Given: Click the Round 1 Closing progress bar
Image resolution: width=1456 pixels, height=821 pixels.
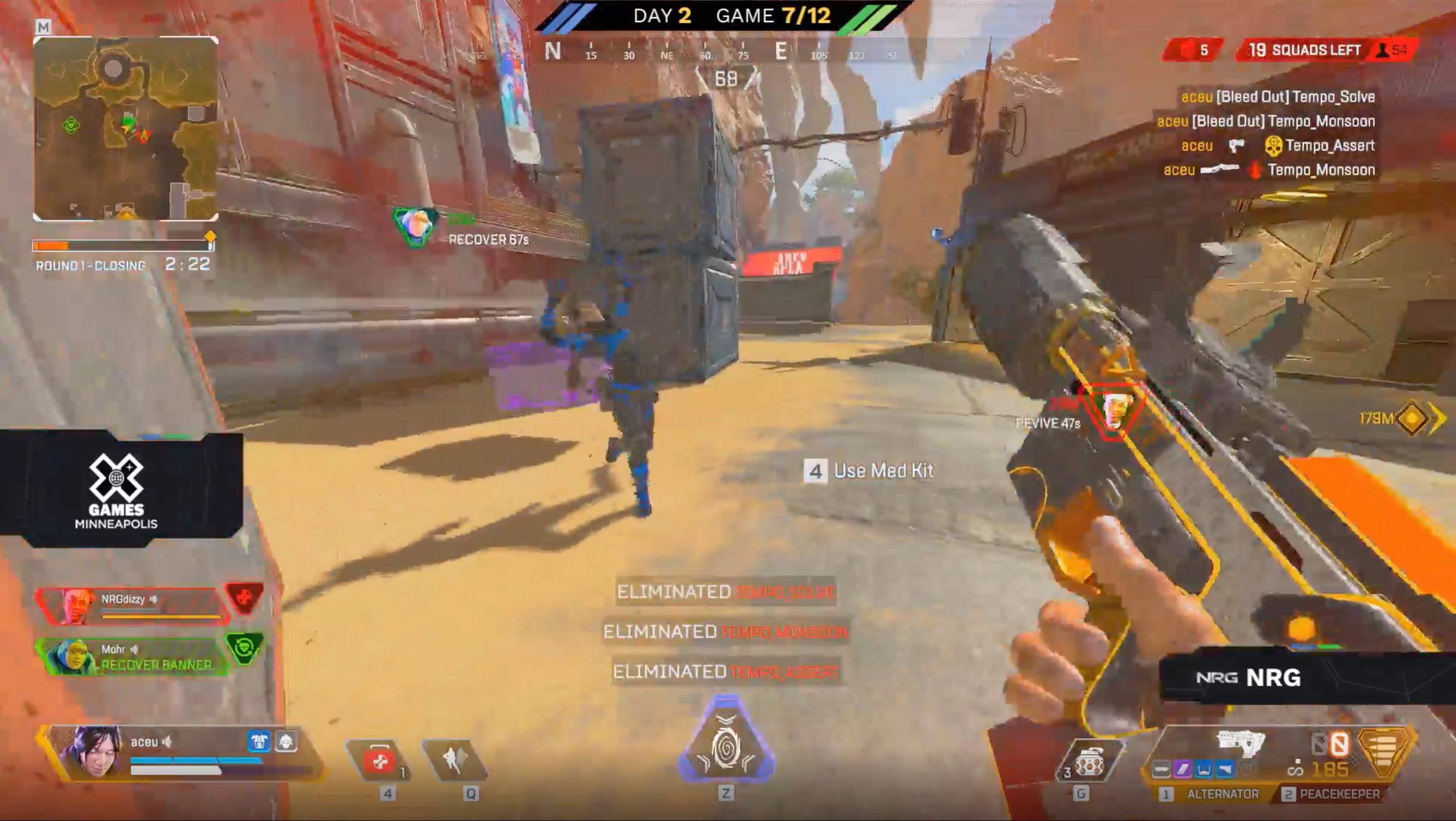Looking at the screenshot, I should pos(123,246).
